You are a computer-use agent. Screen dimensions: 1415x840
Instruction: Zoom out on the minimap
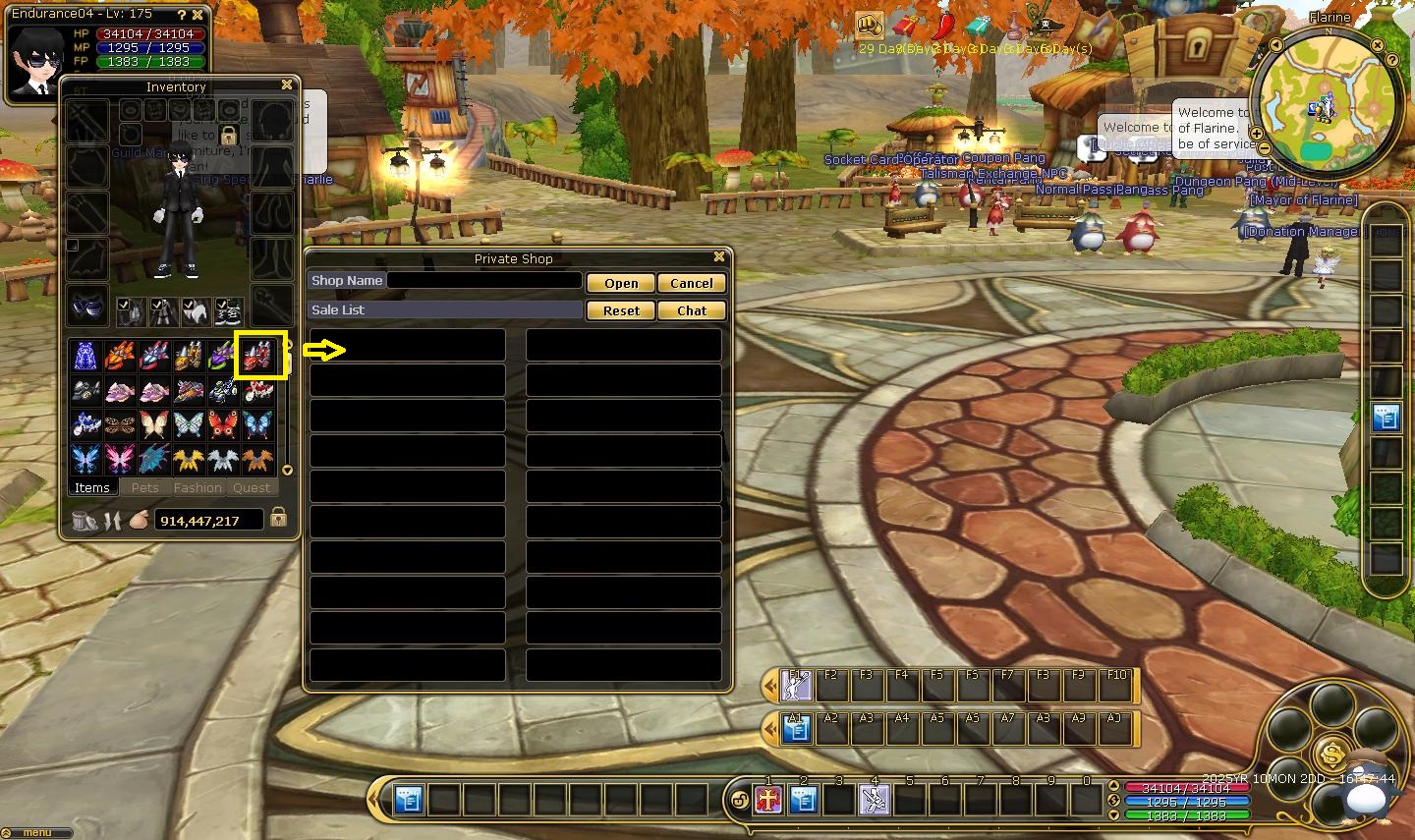(1265, 149)
